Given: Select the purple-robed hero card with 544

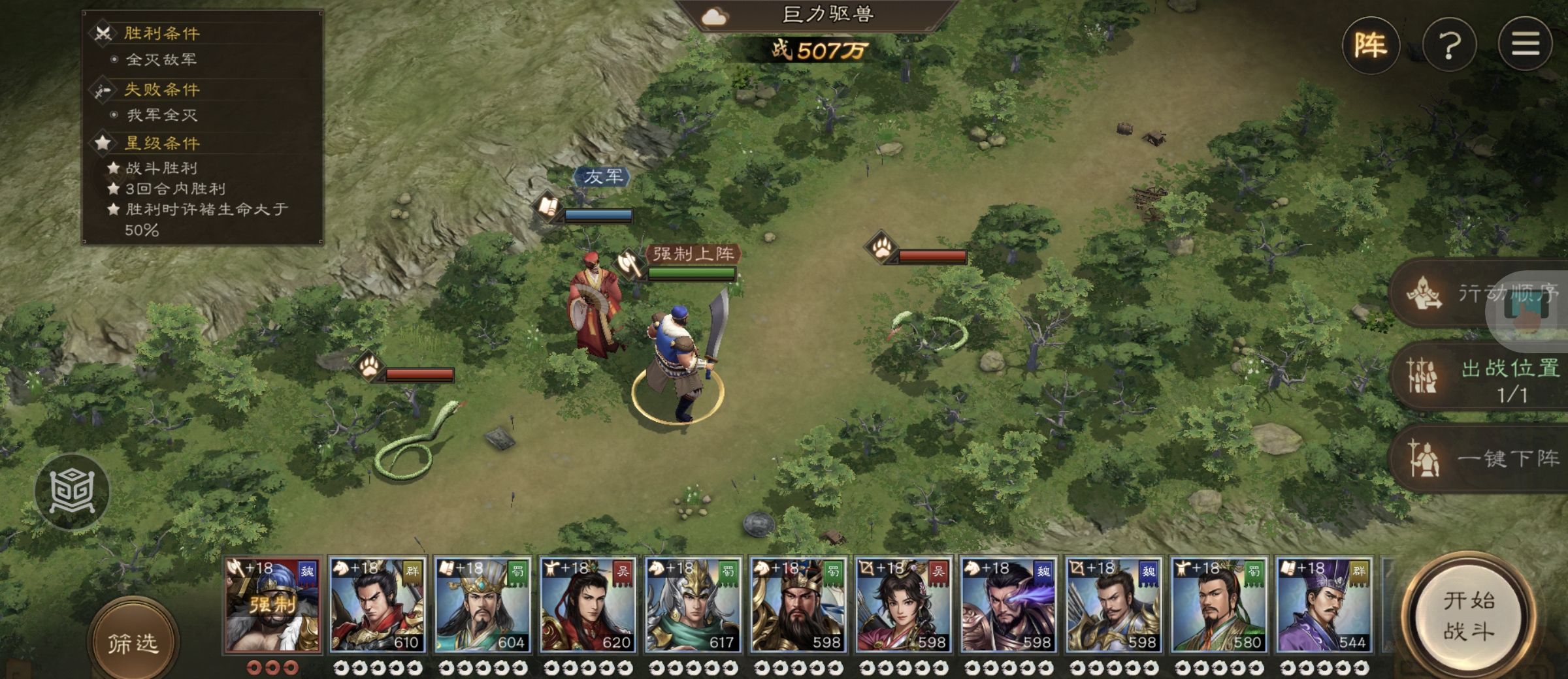Looking at the screenshot, I should click(1324, 605).
